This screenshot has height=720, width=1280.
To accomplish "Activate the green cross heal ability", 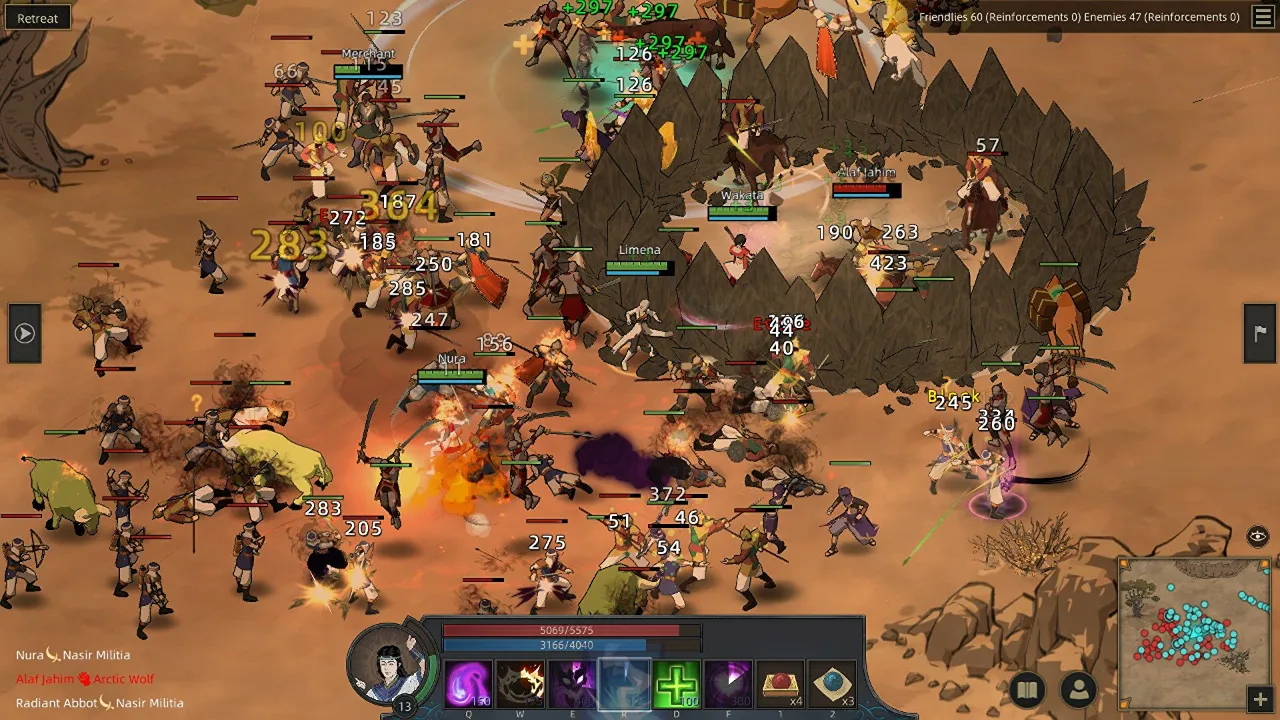I will (x=676, y=684).
